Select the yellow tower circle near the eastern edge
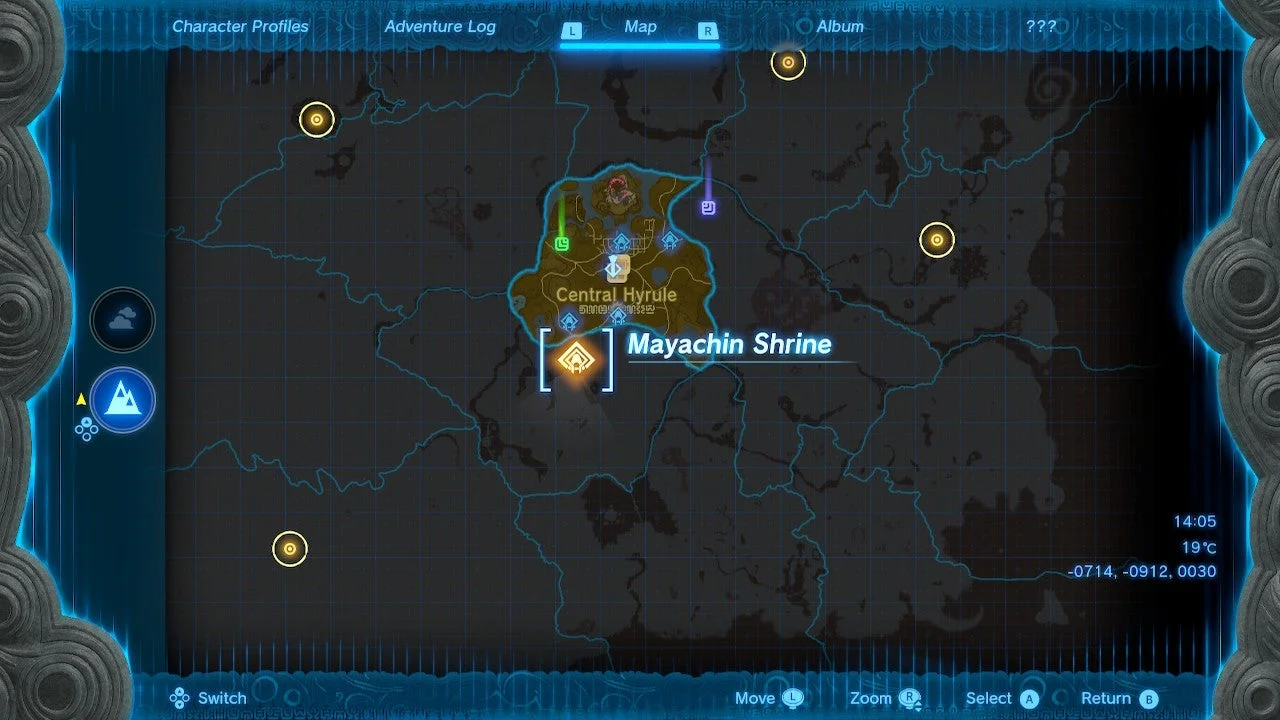The image size is (1280, 720). 936,239
